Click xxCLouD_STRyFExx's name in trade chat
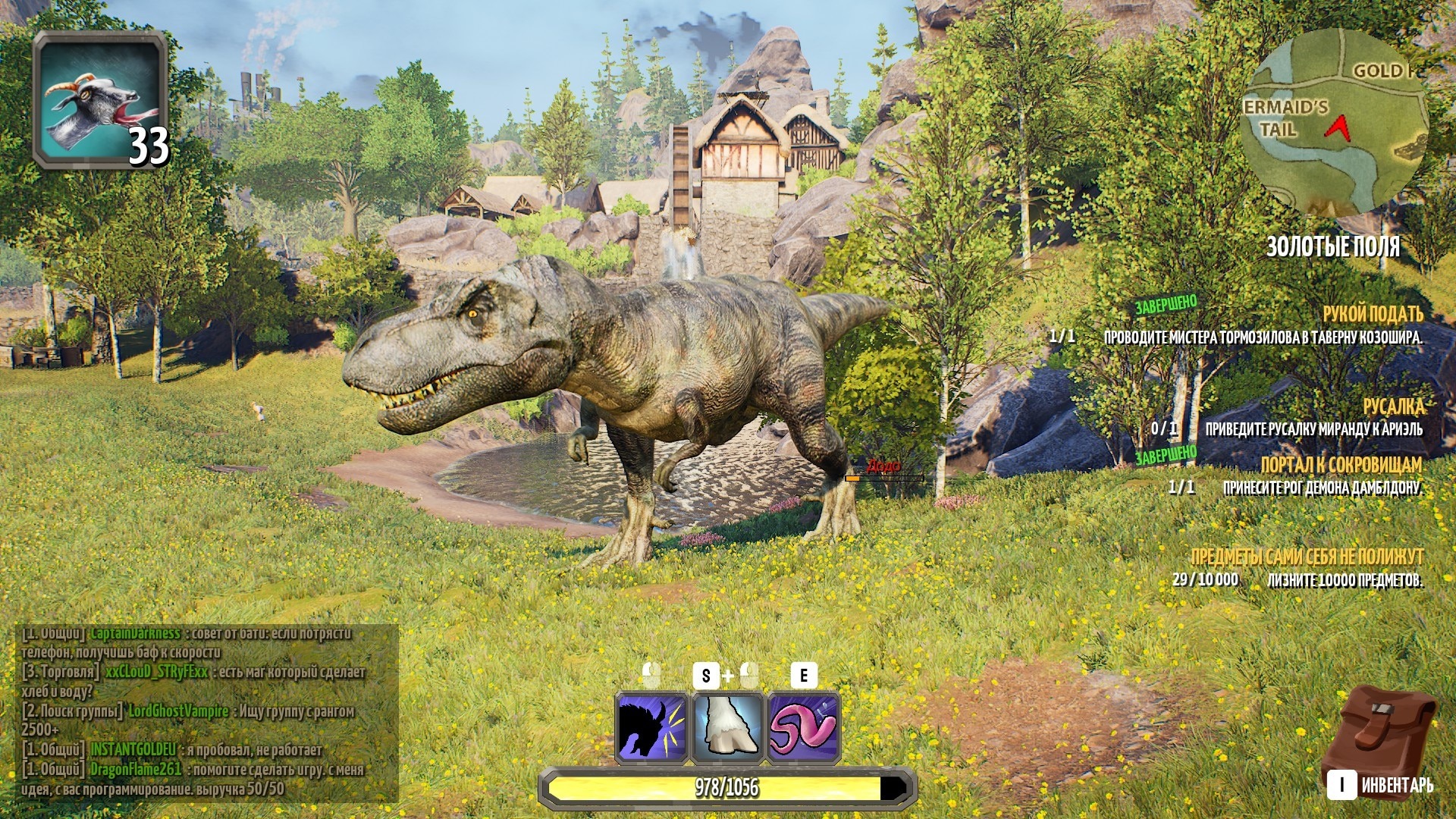This screenshot has width=1456, height=819. tap(155, 673)
